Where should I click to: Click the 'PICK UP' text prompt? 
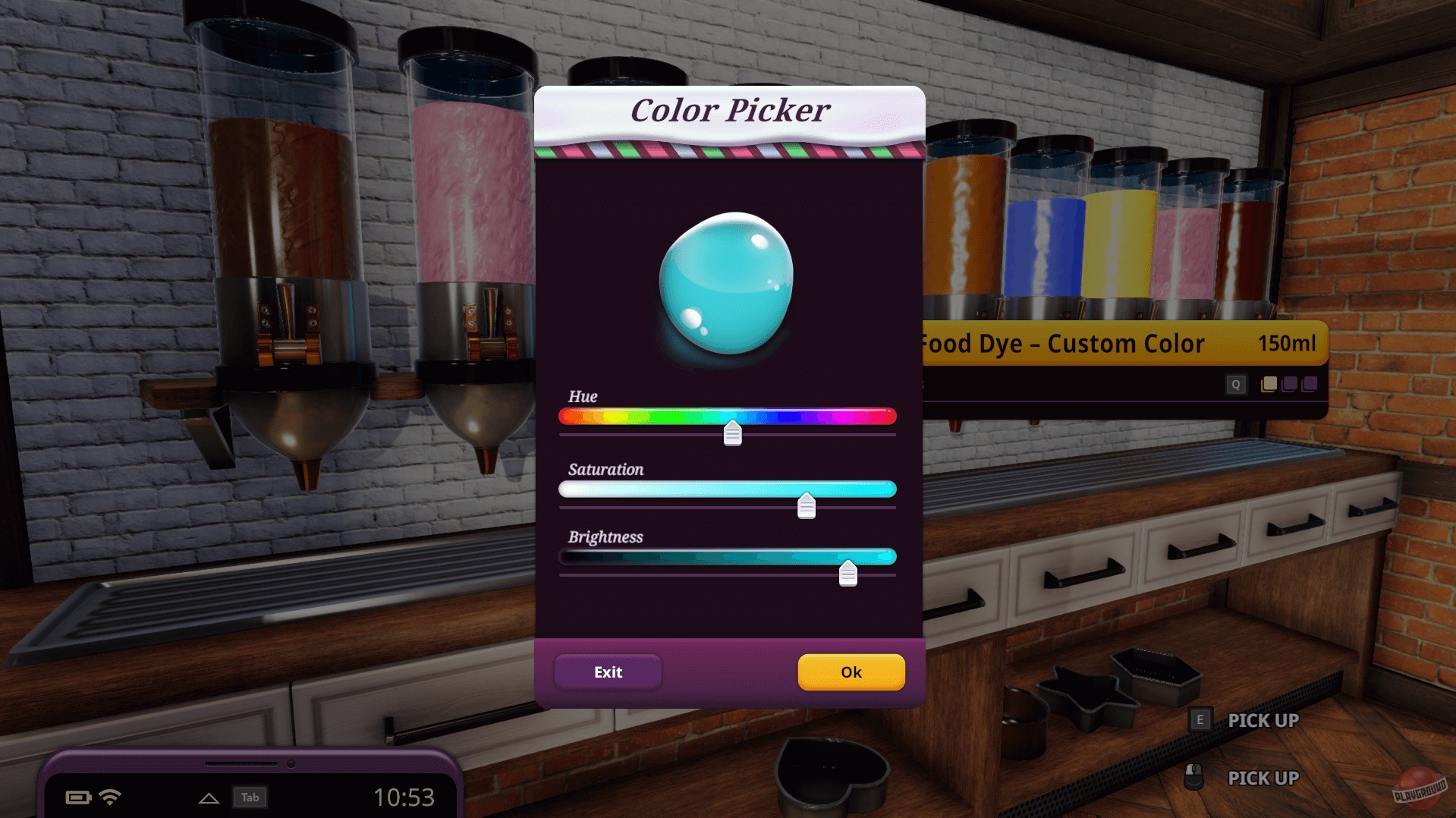click(1262, 720)
